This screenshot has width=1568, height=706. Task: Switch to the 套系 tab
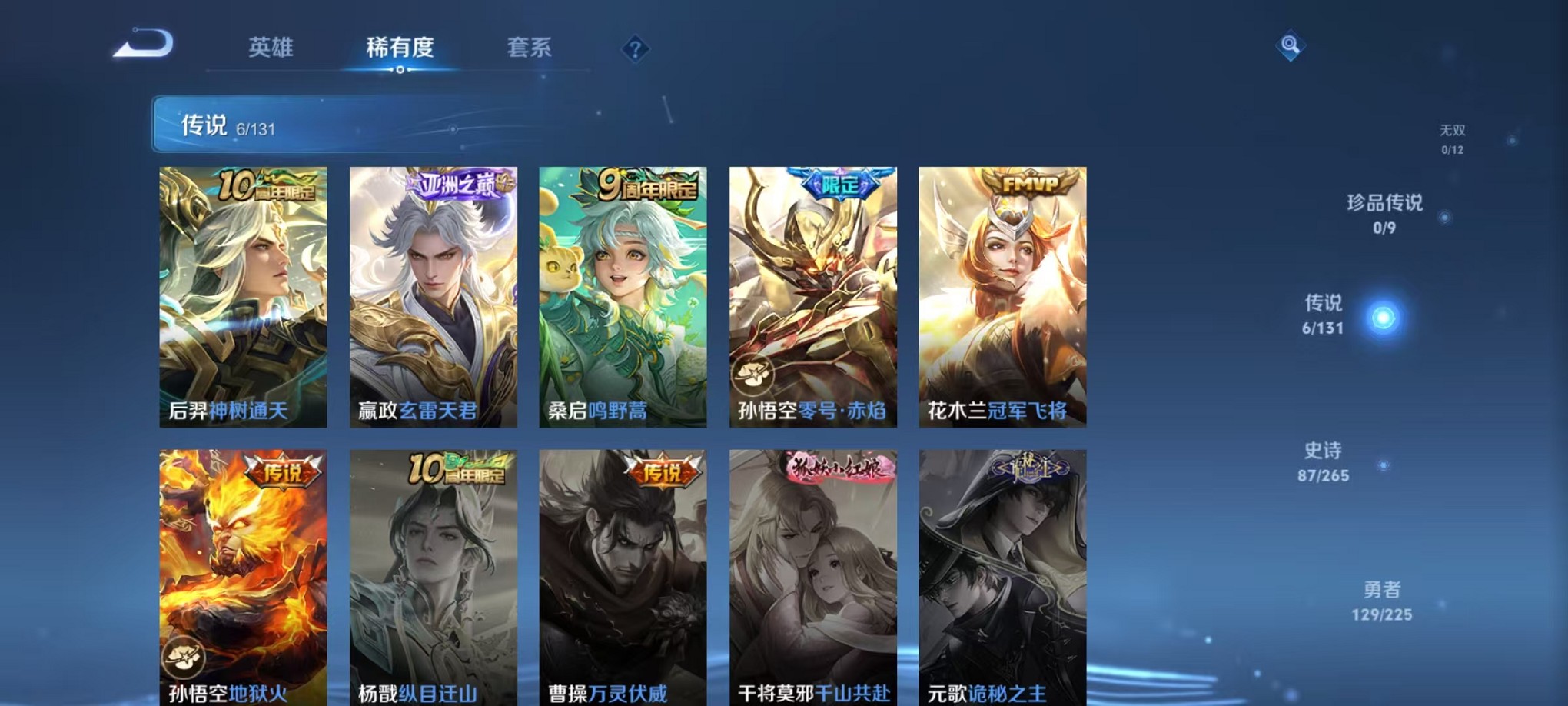coord(528,48)
